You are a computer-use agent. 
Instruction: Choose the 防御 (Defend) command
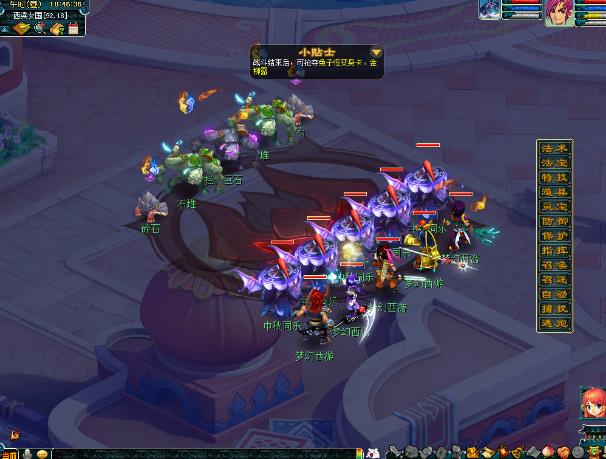click(x=554, y=221)
